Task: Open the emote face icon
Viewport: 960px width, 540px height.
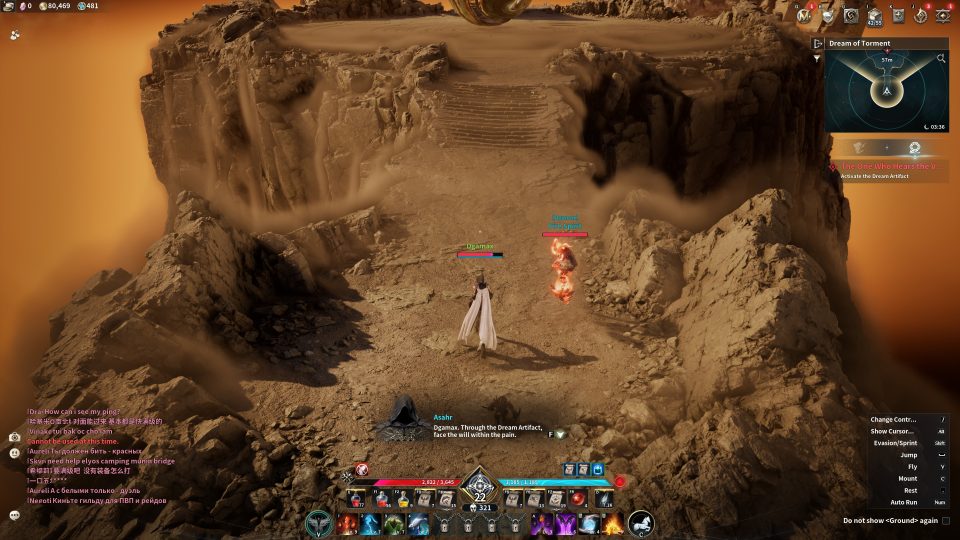Action: pyautogui.click(x=15, y=453)
